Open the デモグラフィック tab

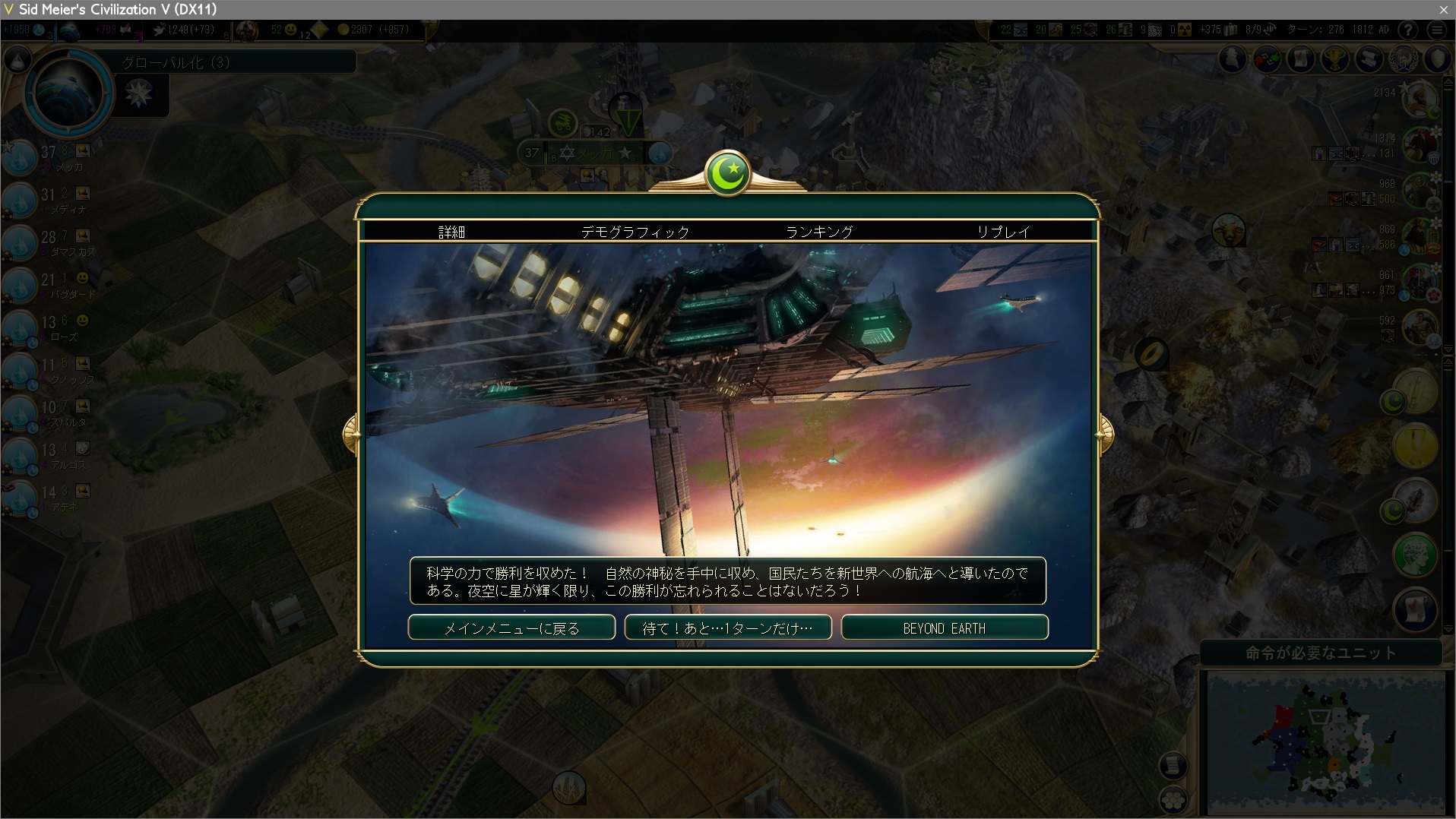tap(635, 232)
